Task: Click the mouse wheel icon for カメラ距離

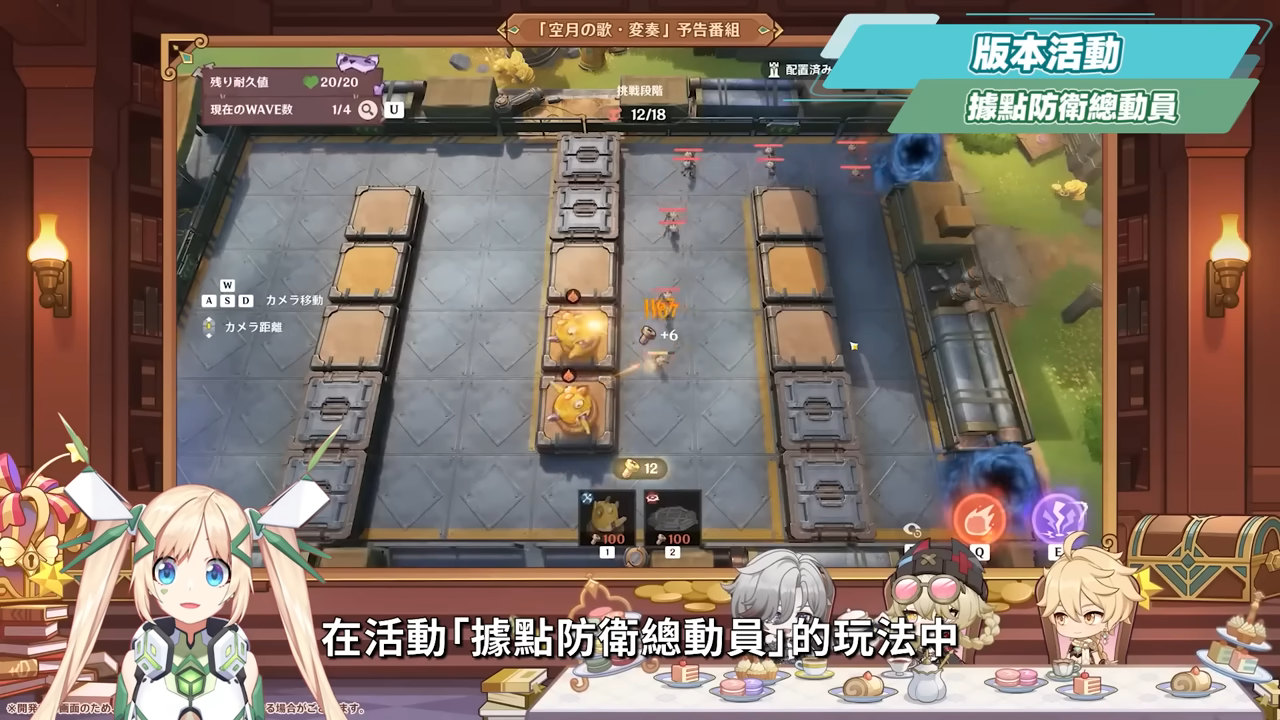Action: (208, 325)
